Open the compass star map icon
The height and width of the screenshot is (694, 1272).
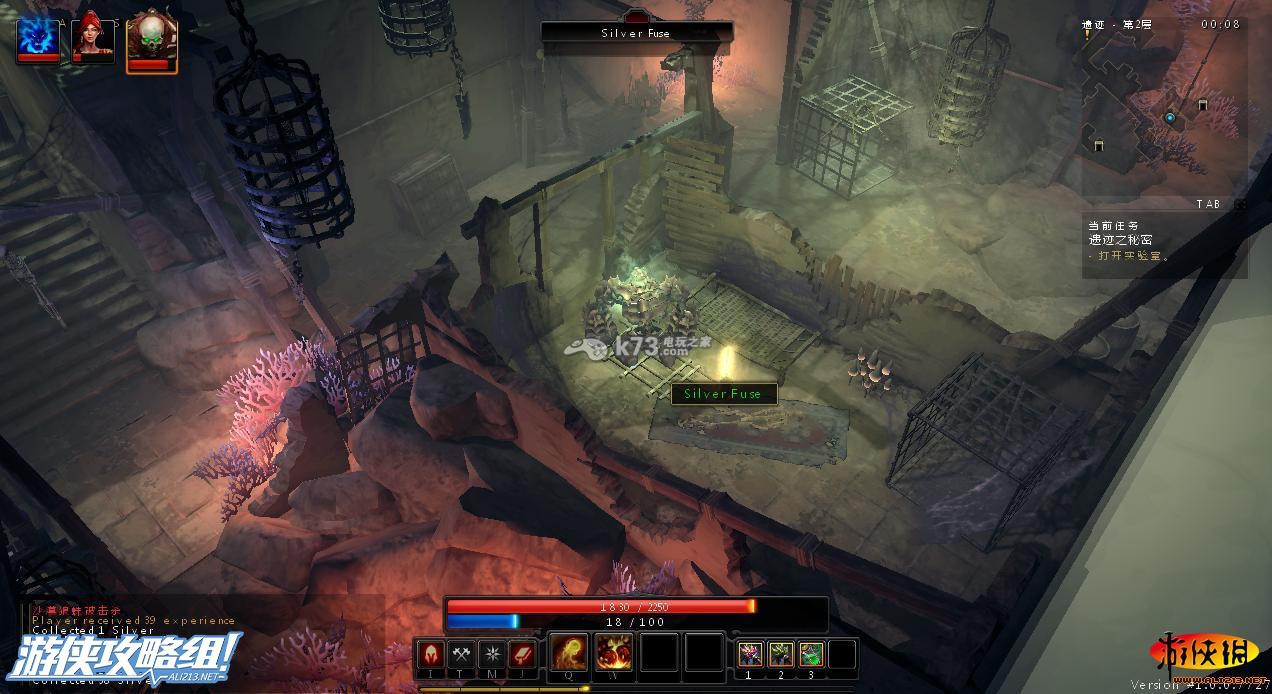492,654
